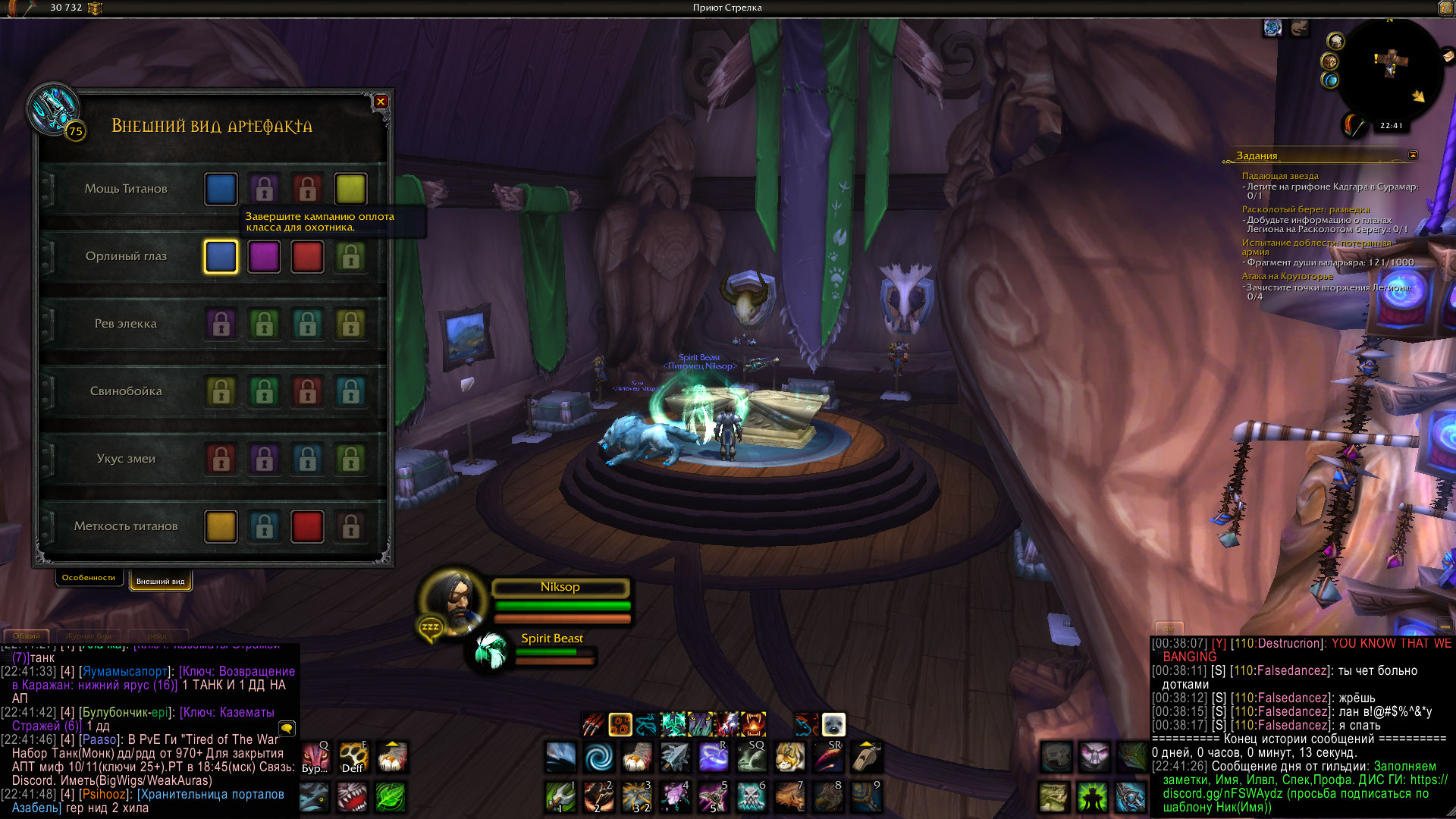Open the clock showing 22:41
The image size is (1456, 819).
(x=1391, y=126)
